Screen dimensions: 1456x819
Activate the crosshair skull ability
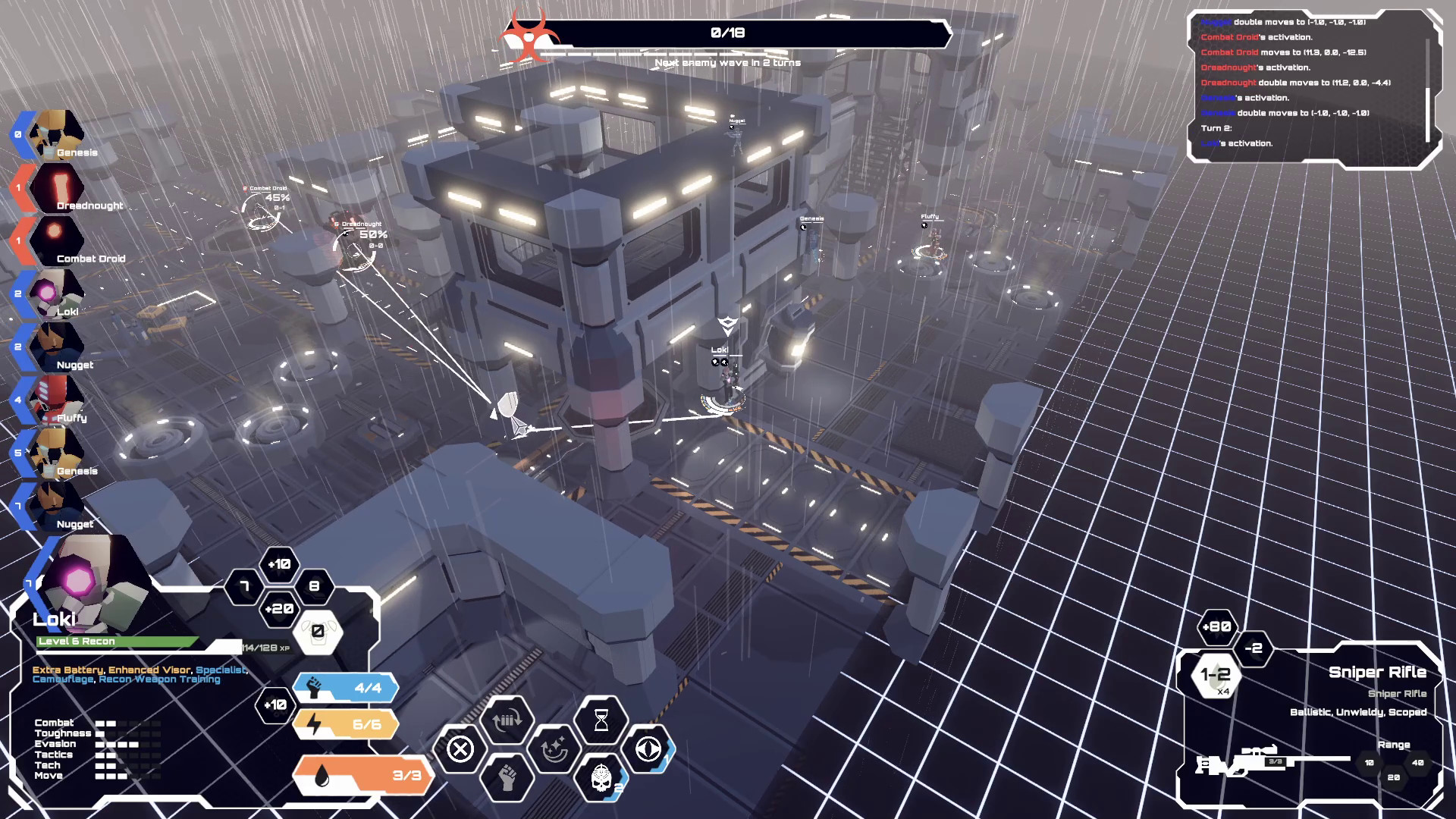[601, 777]
